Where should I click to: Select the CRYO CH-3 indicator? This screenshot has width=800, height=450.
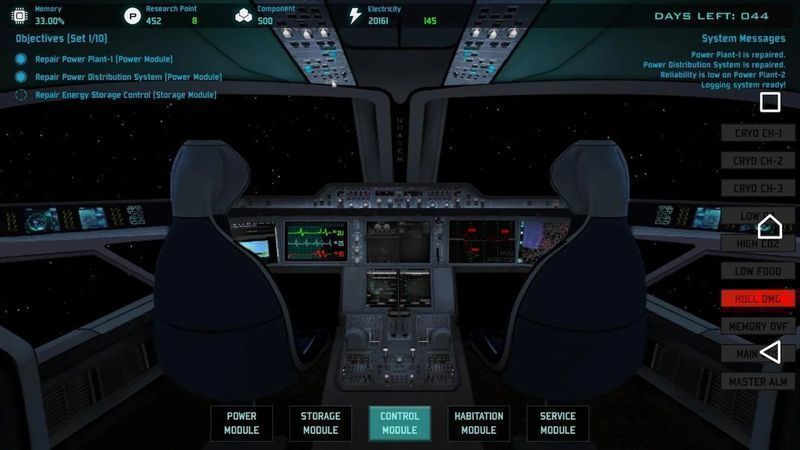(x=757, y=188)
